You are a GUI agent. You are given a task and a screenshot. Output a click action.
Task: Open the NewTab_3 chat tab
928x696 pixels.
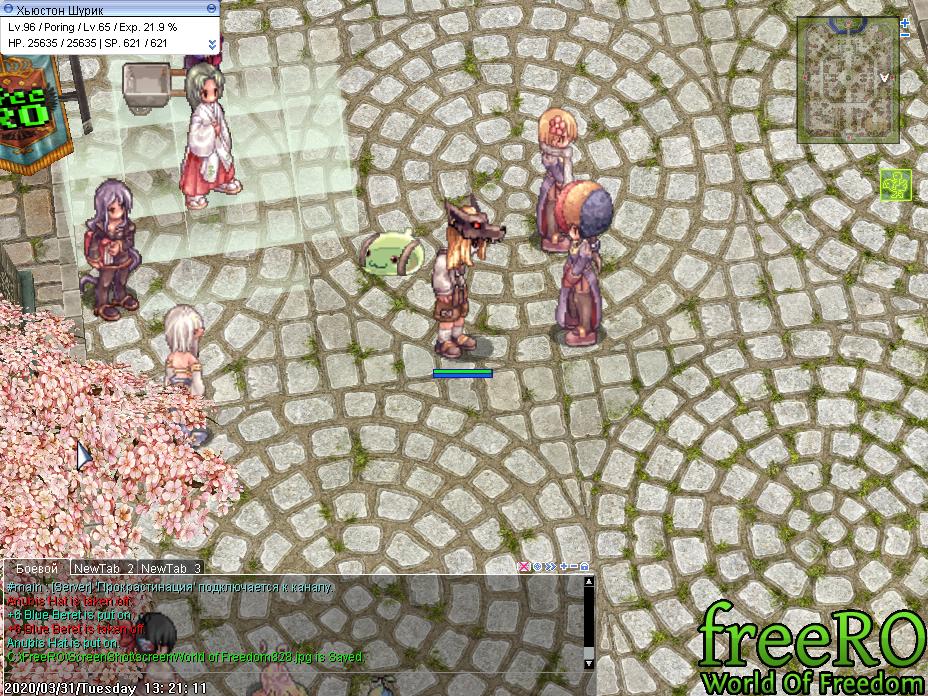171,568
